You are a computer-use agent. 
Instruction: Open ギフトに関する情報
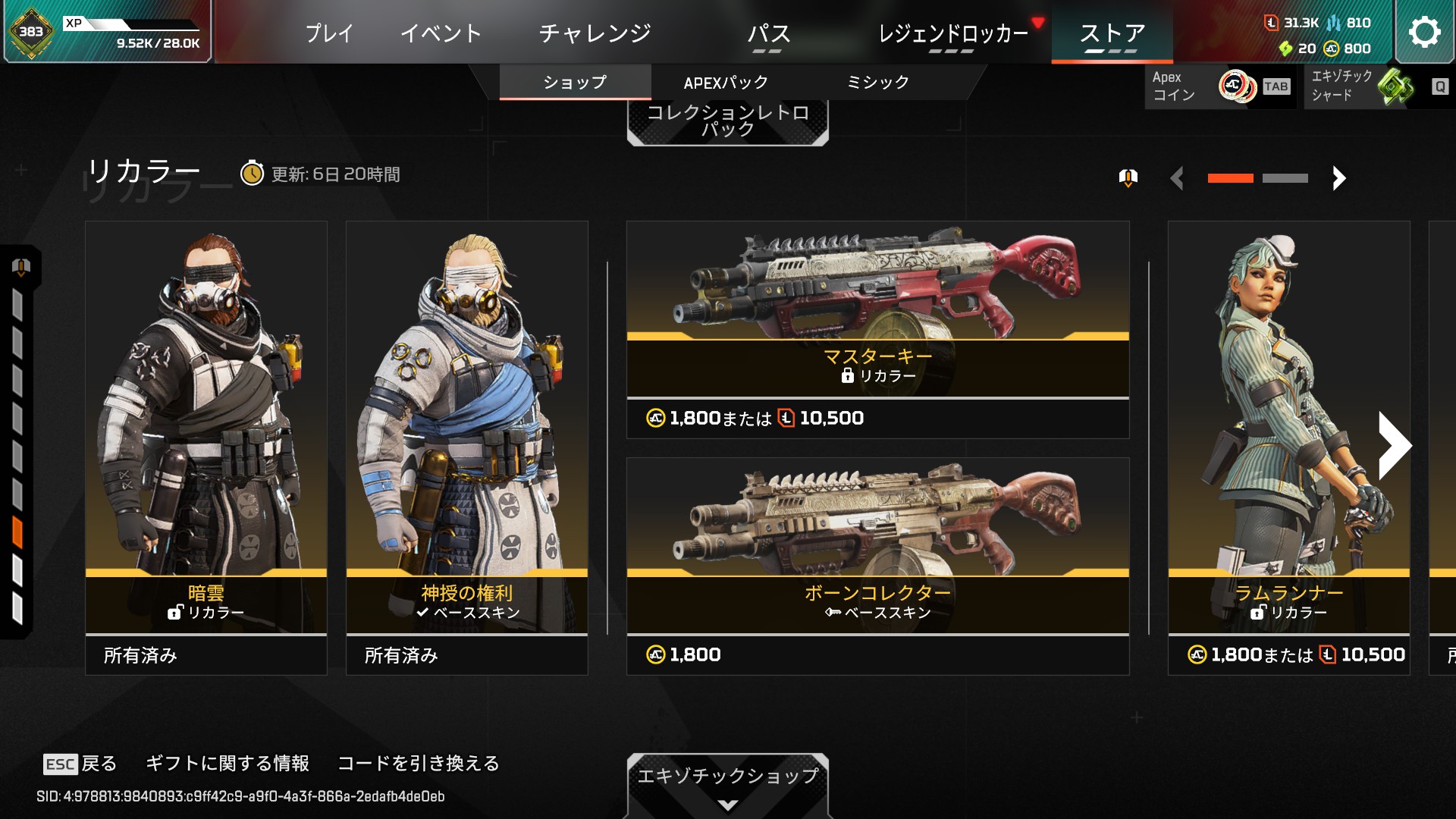click(x=227, y=764)
